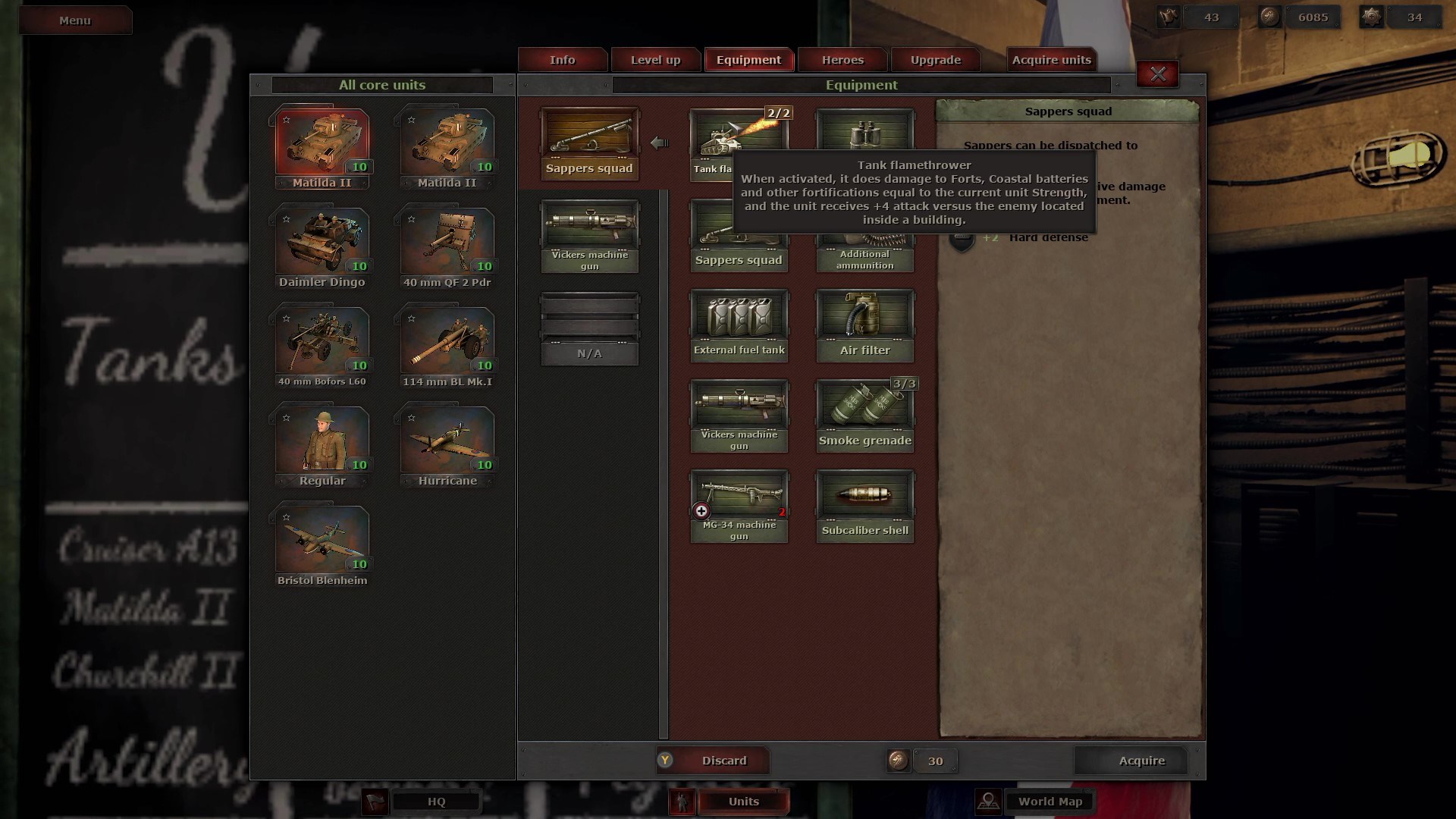
Task: Acquire the selected equipment
Action: tap(1141, 761)
